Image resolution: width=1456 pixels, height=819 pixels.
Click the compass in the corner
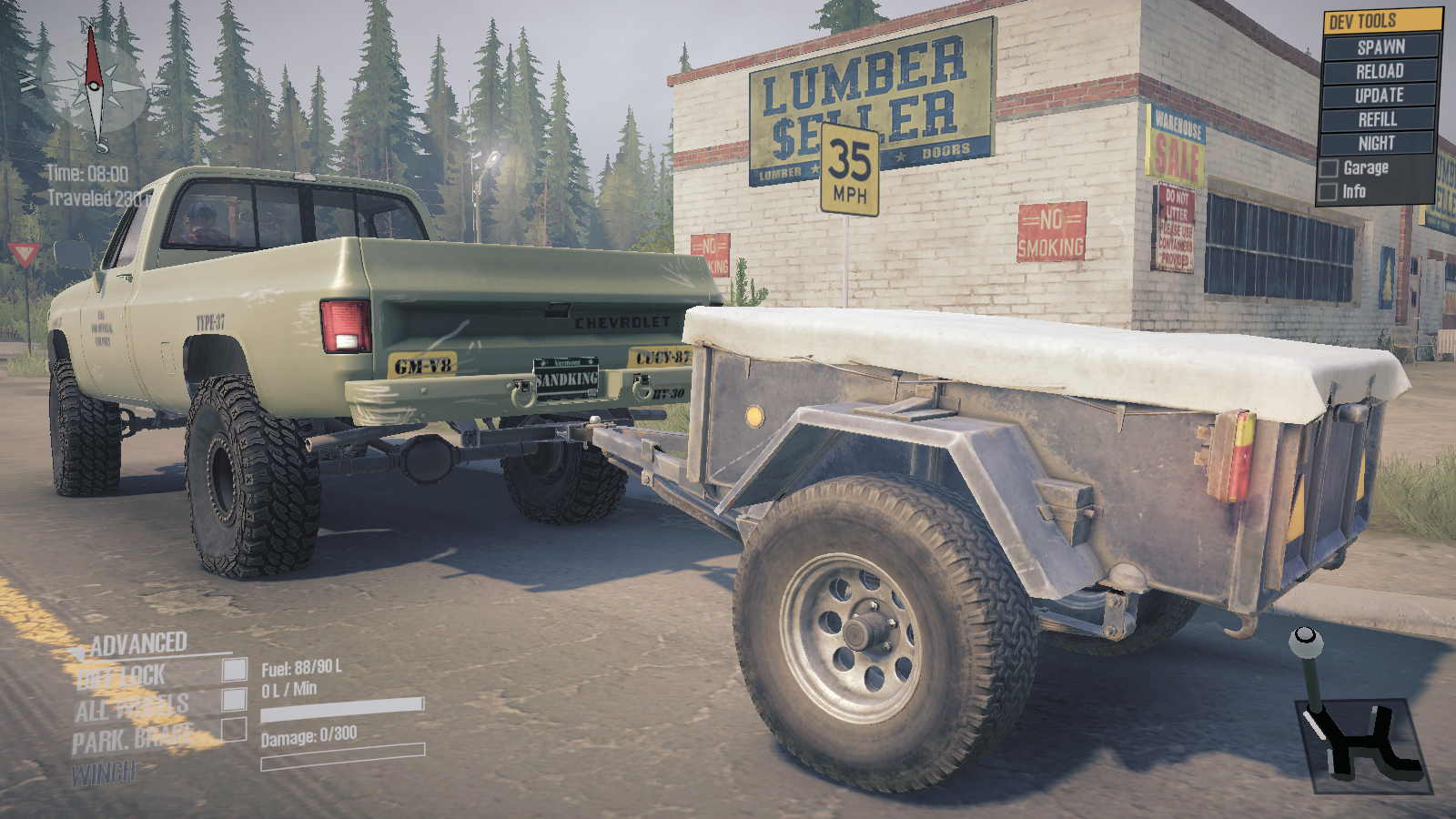click(95, 86)
